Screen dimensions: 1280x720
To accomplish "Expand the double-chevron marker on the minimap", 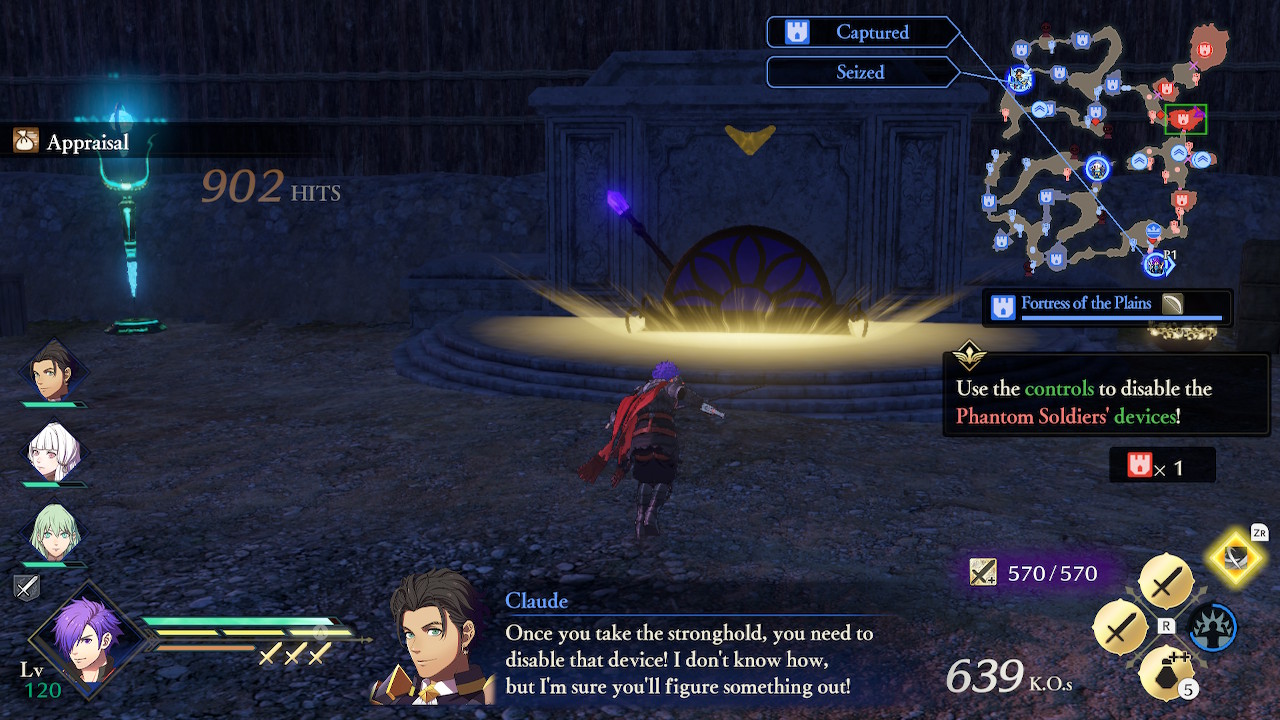I will [1041, 108].
